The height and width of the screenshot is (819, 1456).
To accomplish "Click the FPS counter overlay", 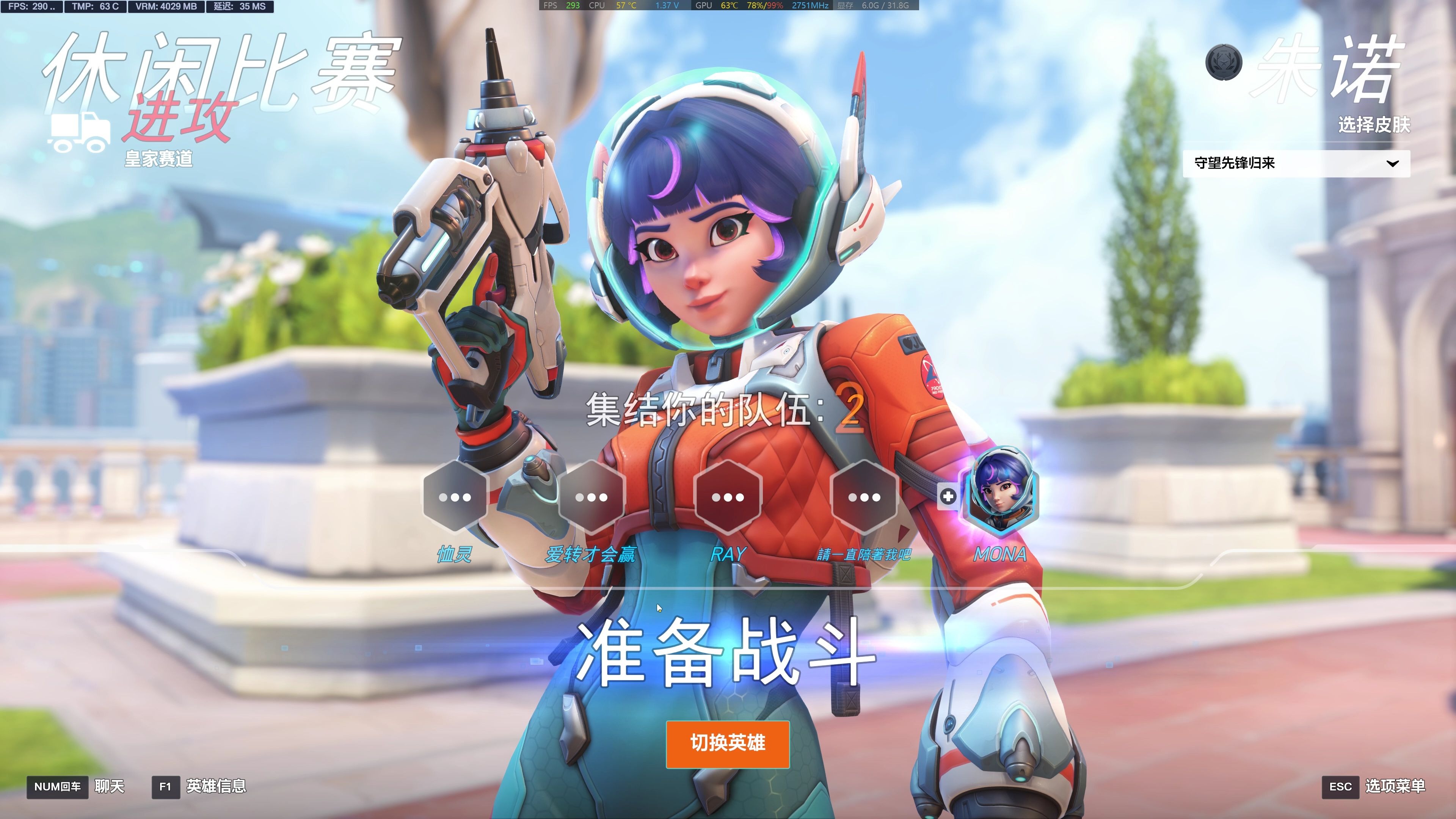I will [31, 7].
